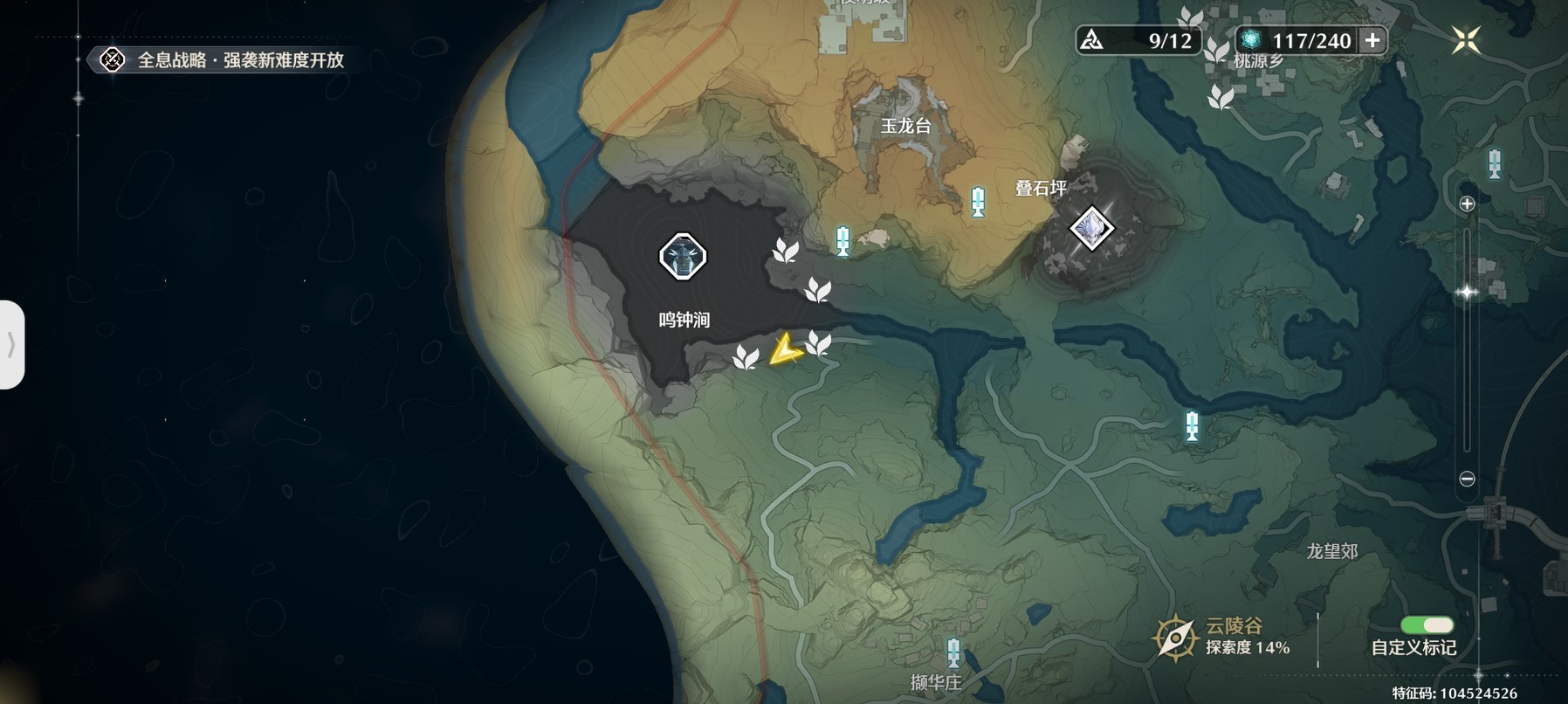Close the map with the star button
1568x704 pixels.
(x=1466, y=39)
